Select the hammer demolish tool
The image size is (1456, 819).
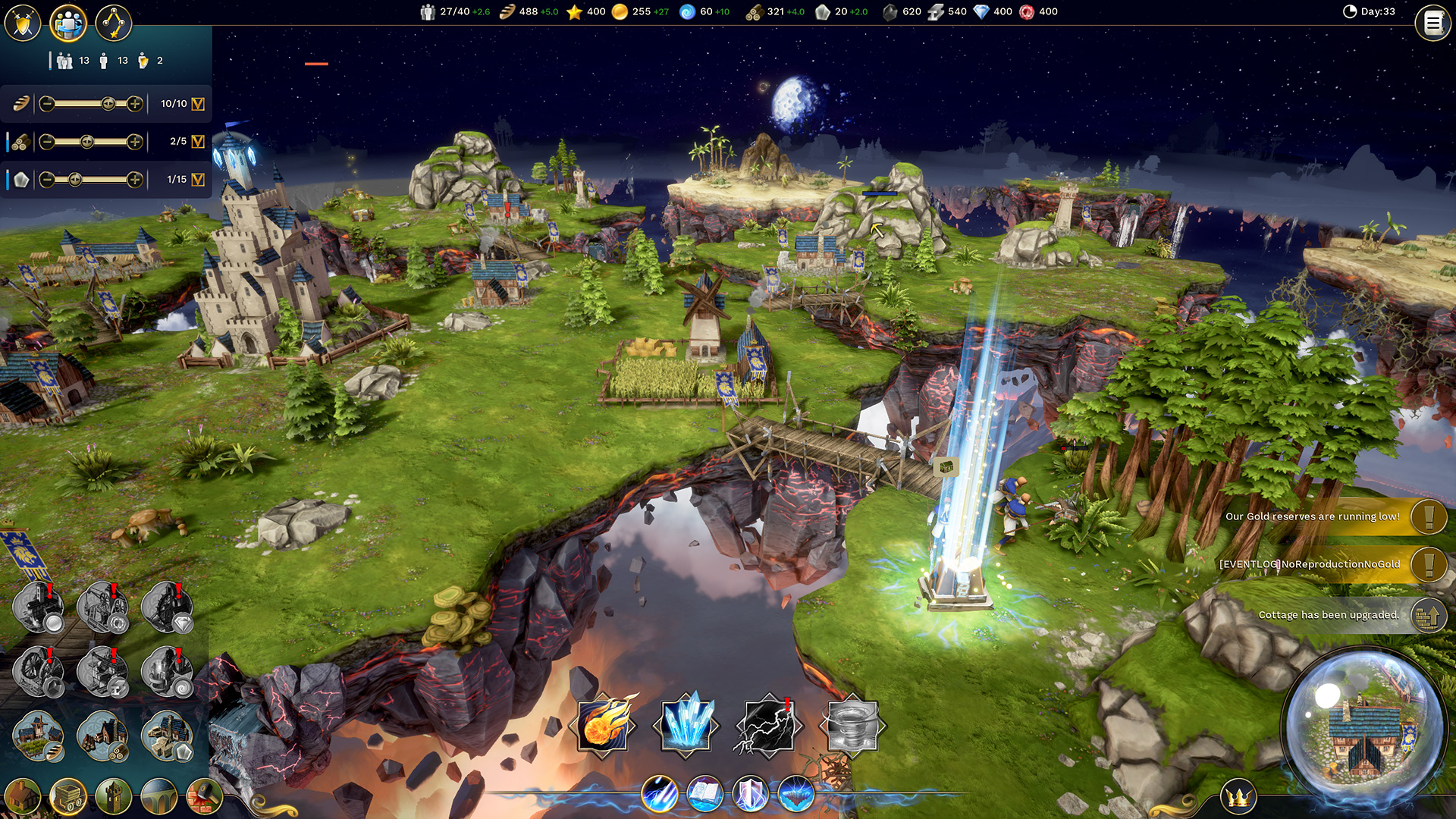click(203, 796)
